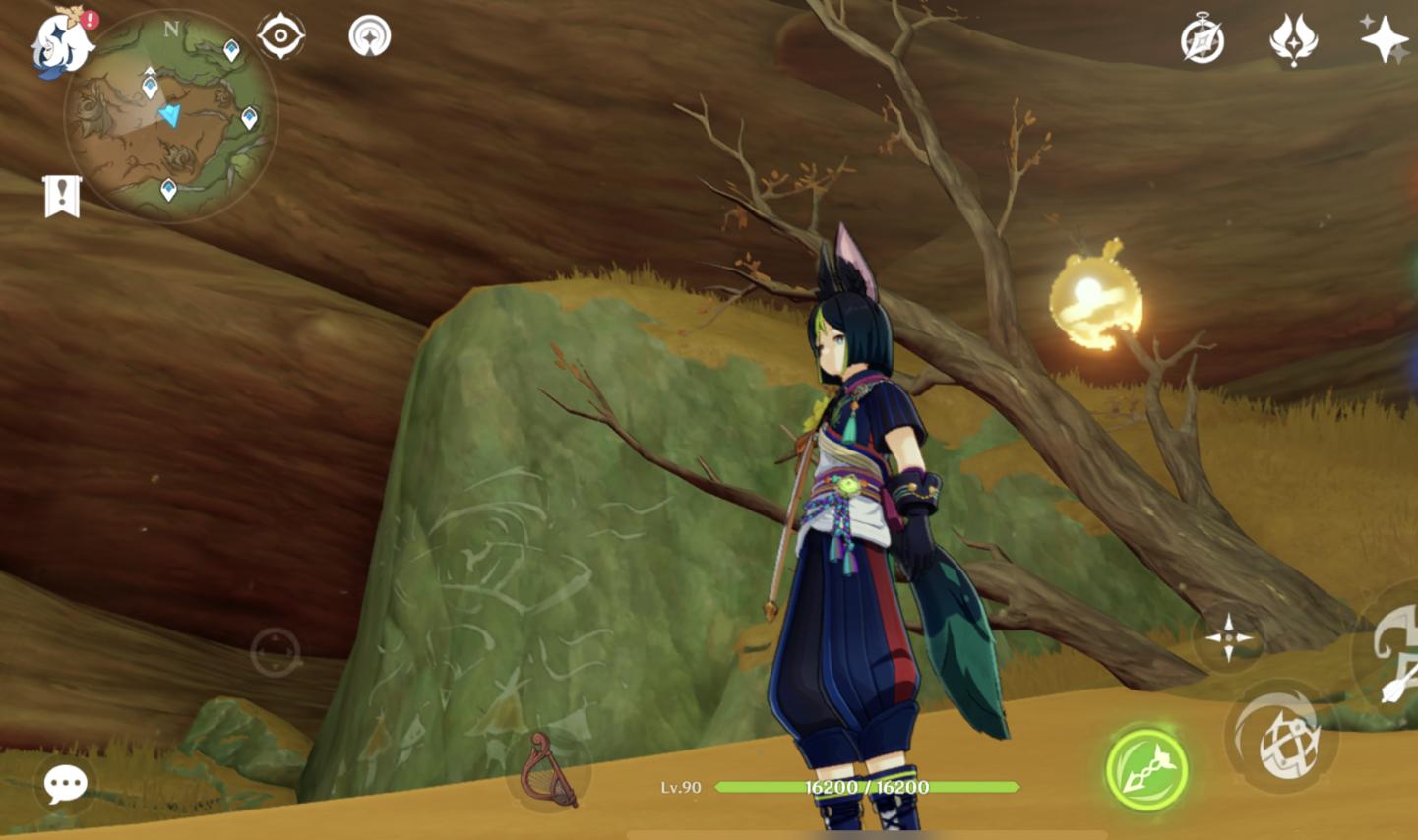
Task: Open the Adventurer Handbook compass icon
Action: point(1202,40)
